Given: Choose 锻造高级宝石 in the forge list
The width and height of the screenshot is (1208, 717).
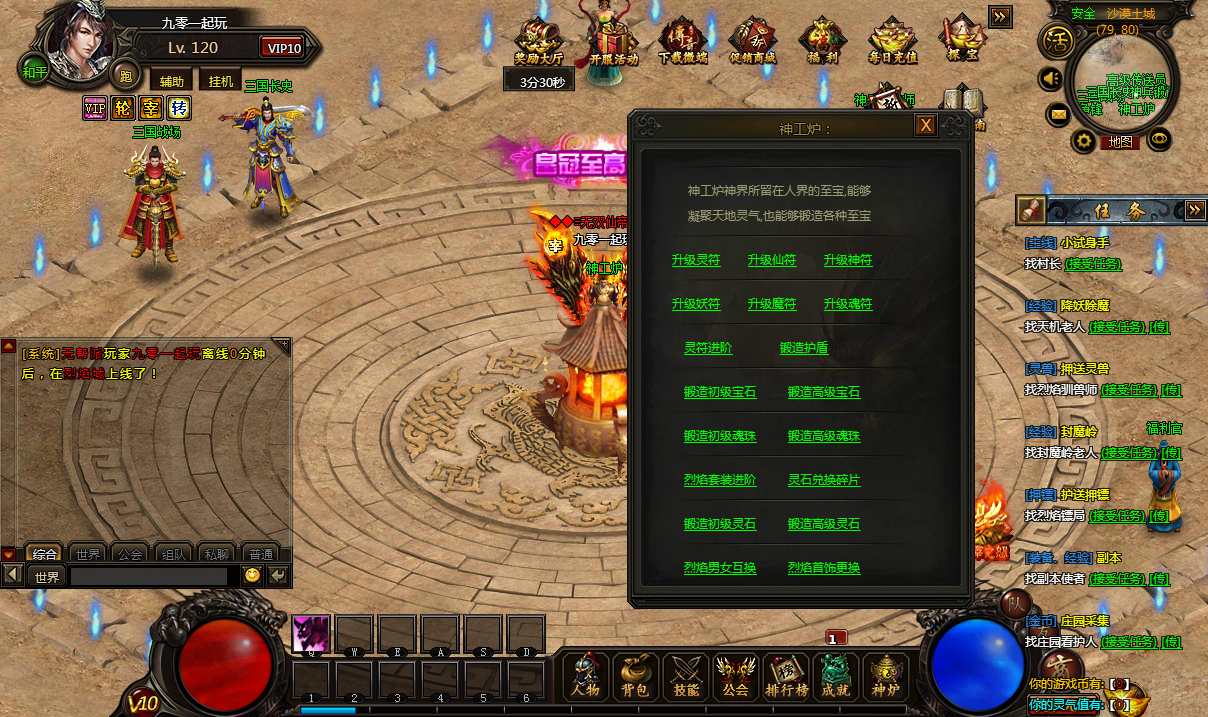Looking at the screenshot, I should (x=824, y=393).
